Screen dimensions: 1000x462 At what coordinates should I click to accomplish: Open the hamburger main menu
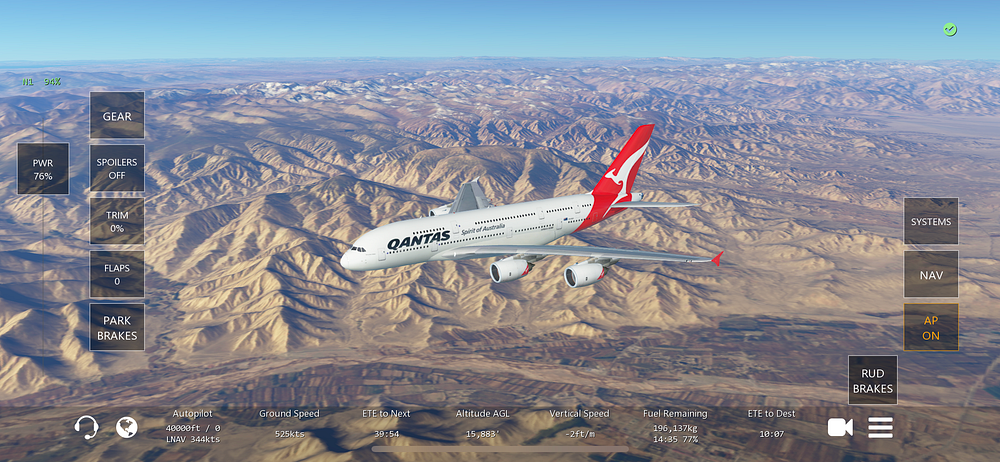pos(880,428)
